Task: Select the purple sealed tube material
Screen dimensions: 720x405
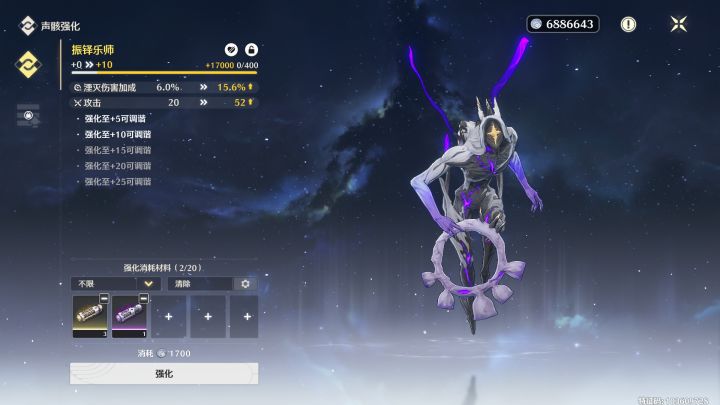Action: (128, 316)
